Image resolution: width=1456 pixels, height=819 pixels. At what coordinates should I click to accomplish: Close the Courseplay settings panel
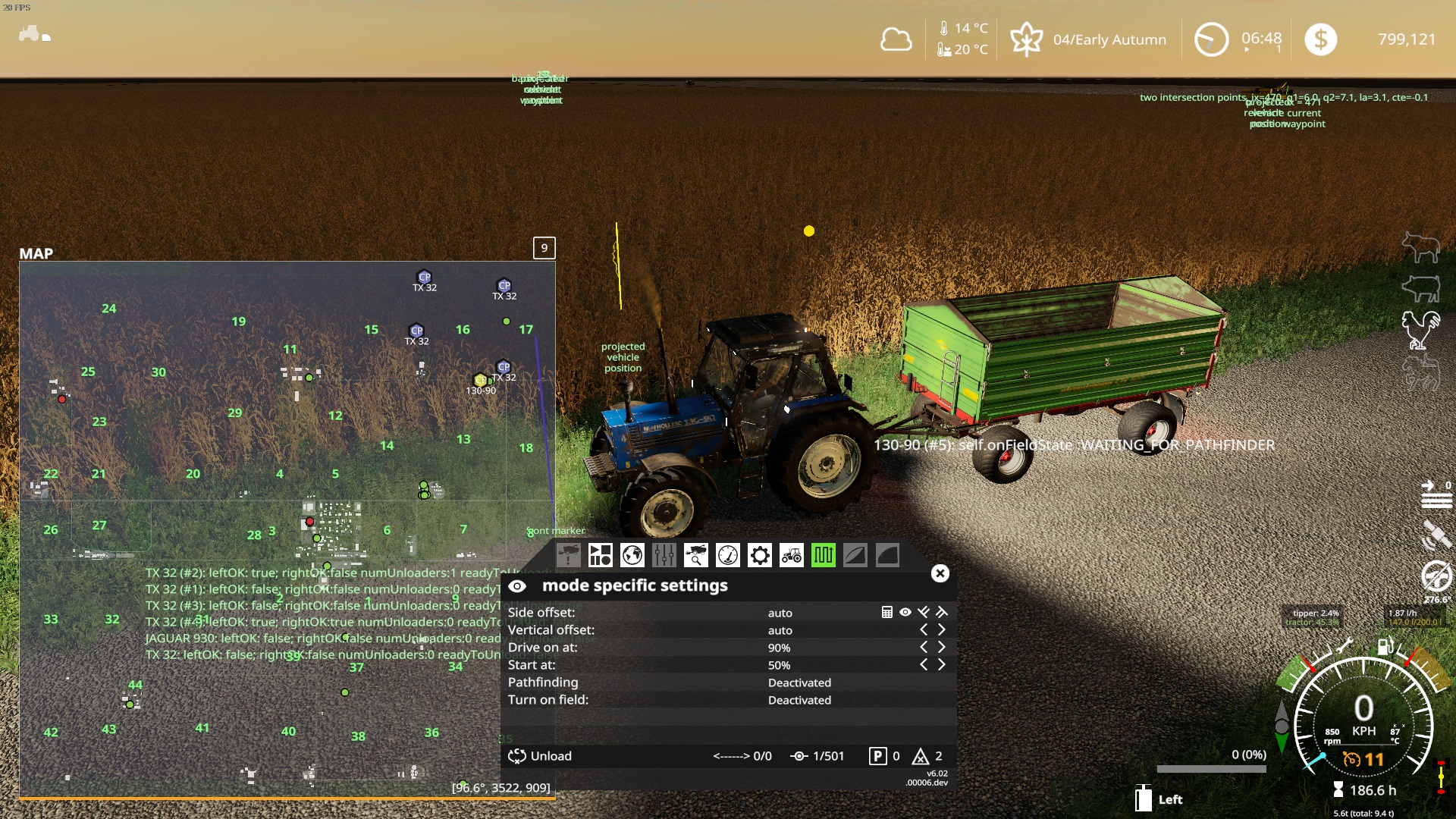[x=940, y=573]
